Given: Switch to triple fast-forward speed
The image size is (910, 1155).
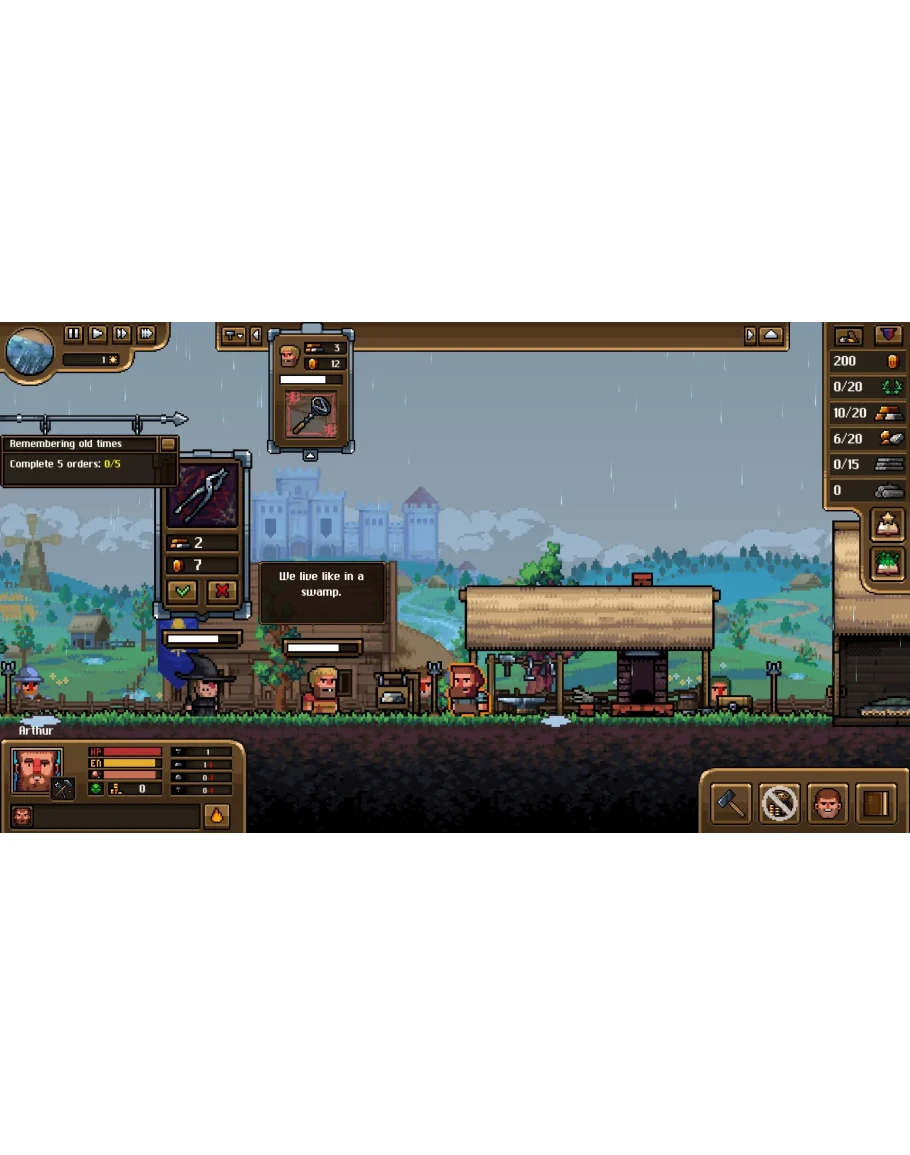Looking at the screenshot, I should coord(146,334).
